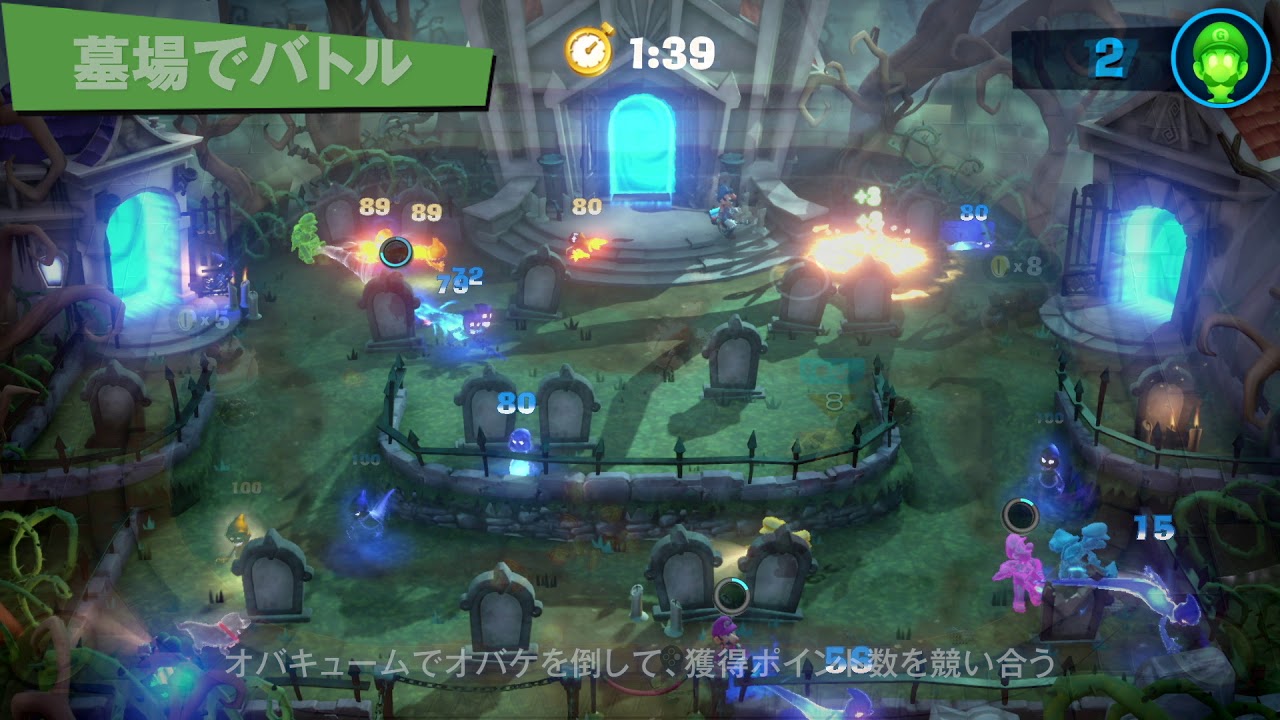Image resolution: width=1280 pixels, height=720 pixels.
Task: Click the blue ghost inside the fenced pen
Action: tap(520, 440)
